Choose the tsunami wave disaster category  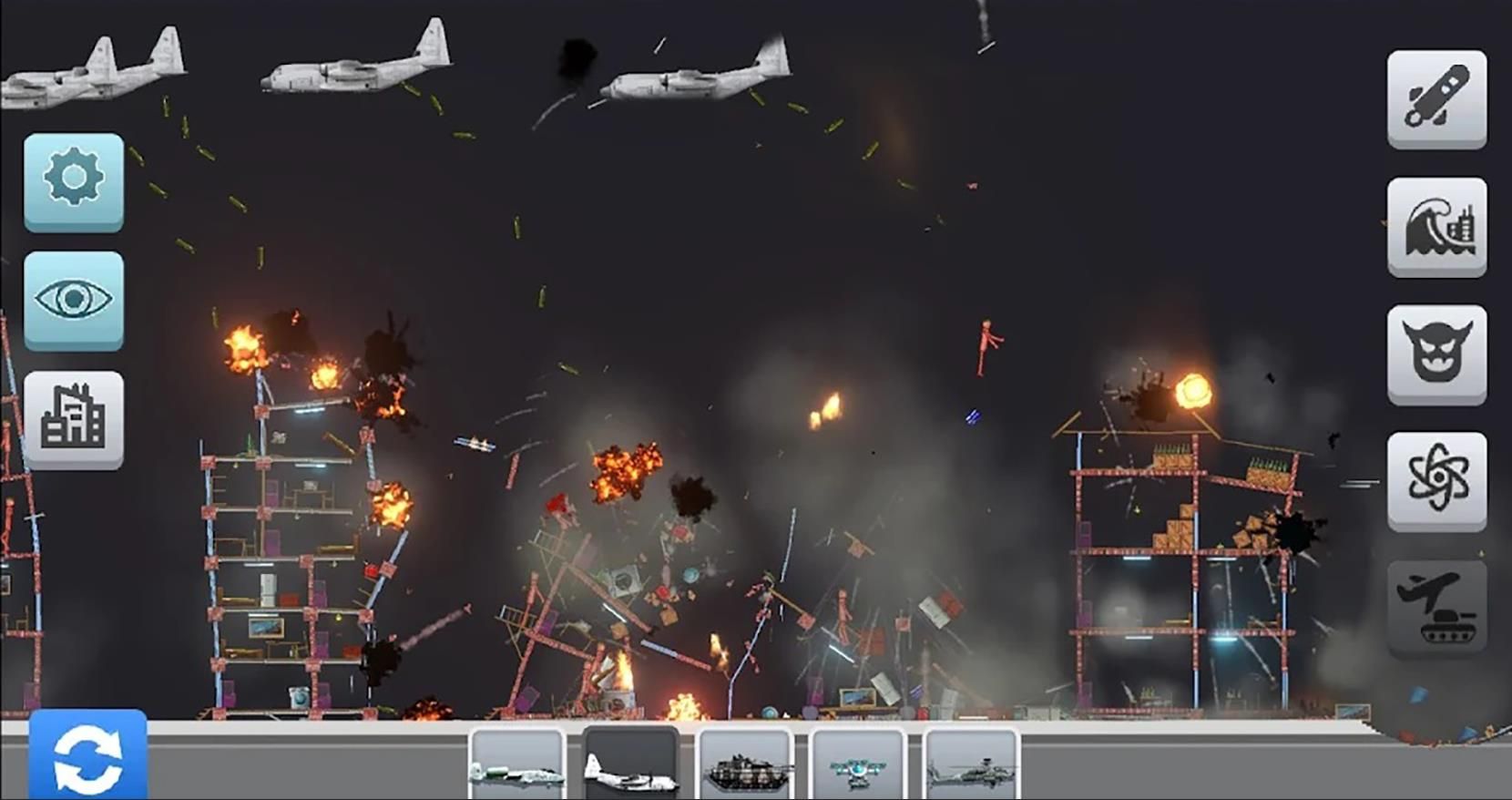point(1436,226)
